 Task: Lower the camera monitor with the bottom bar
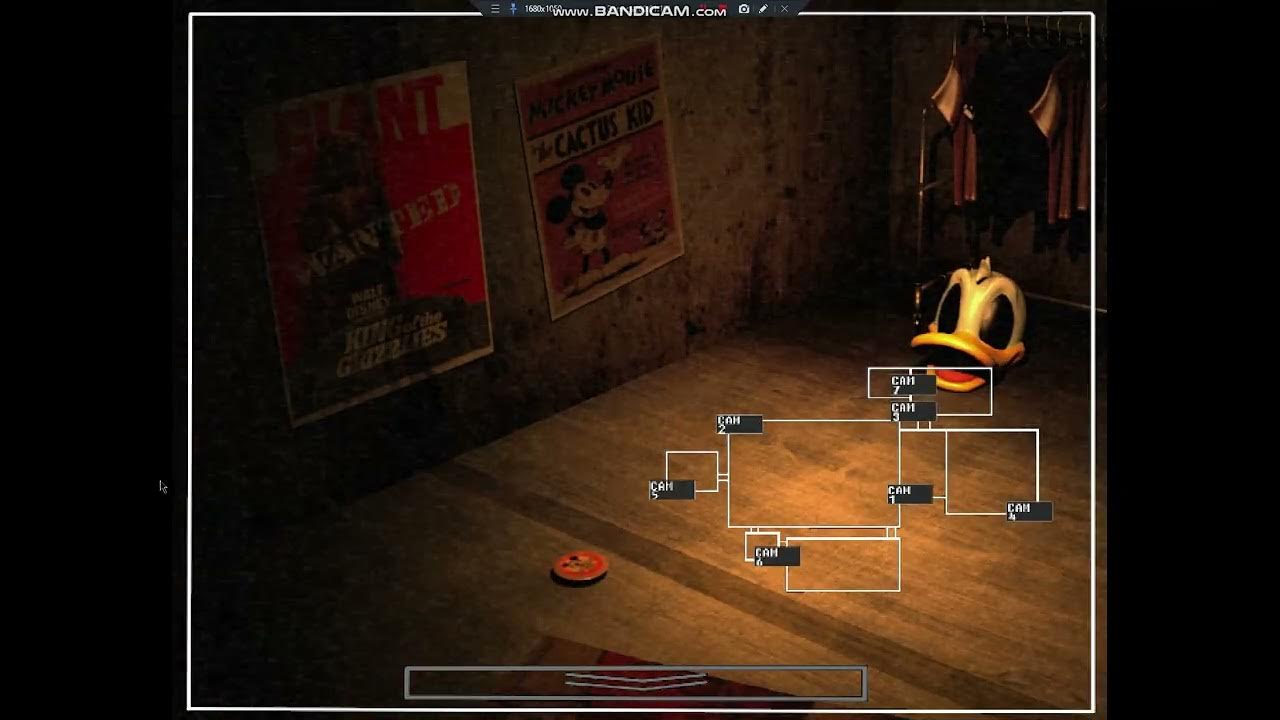click(x=635, y=683)
